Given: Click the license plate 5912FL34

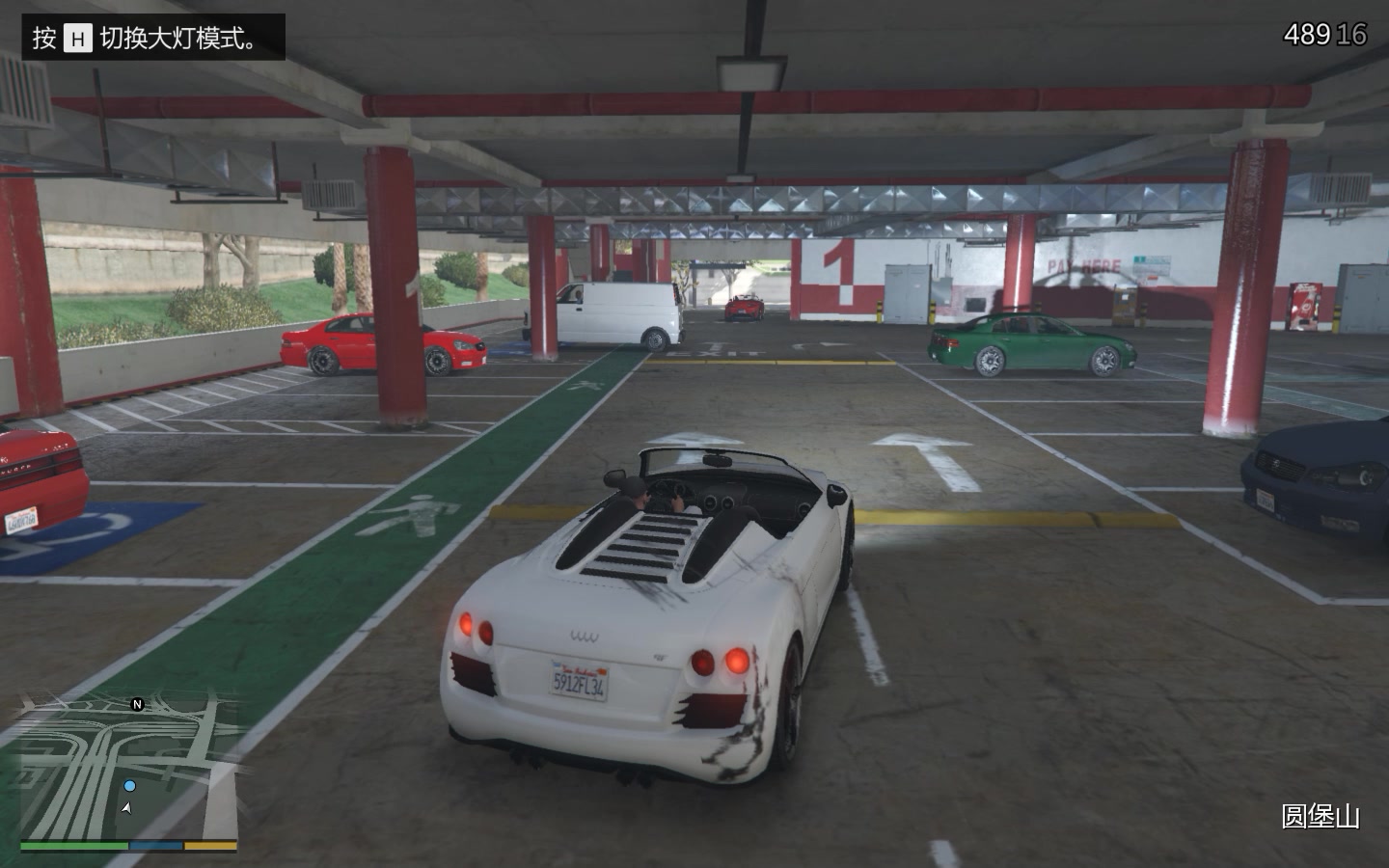Looking at the screenshot, I should point(577,679).
